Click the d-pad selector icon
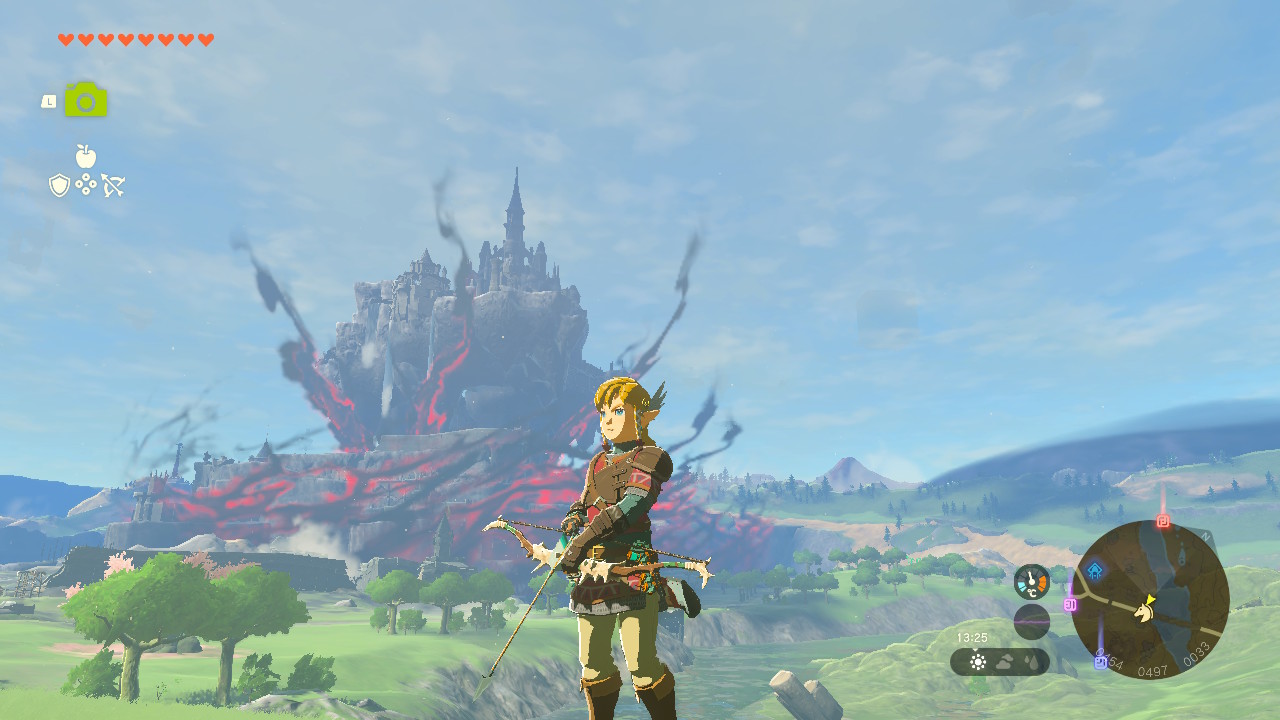Image resolution: width=1280 pixels, height=720 pixels. 86,184
